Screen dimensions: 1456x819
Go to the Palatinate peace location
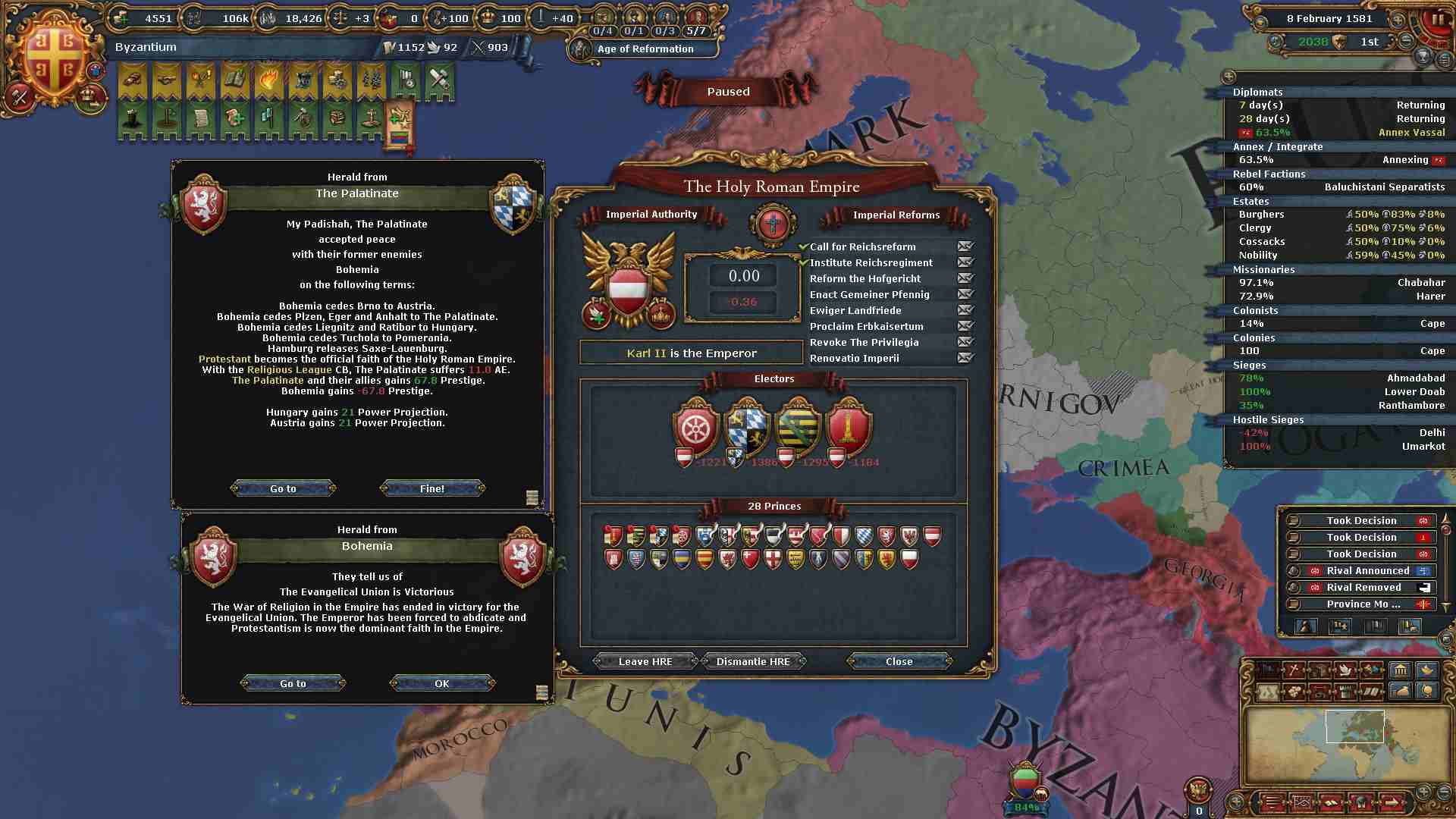[x=283, y=489]
